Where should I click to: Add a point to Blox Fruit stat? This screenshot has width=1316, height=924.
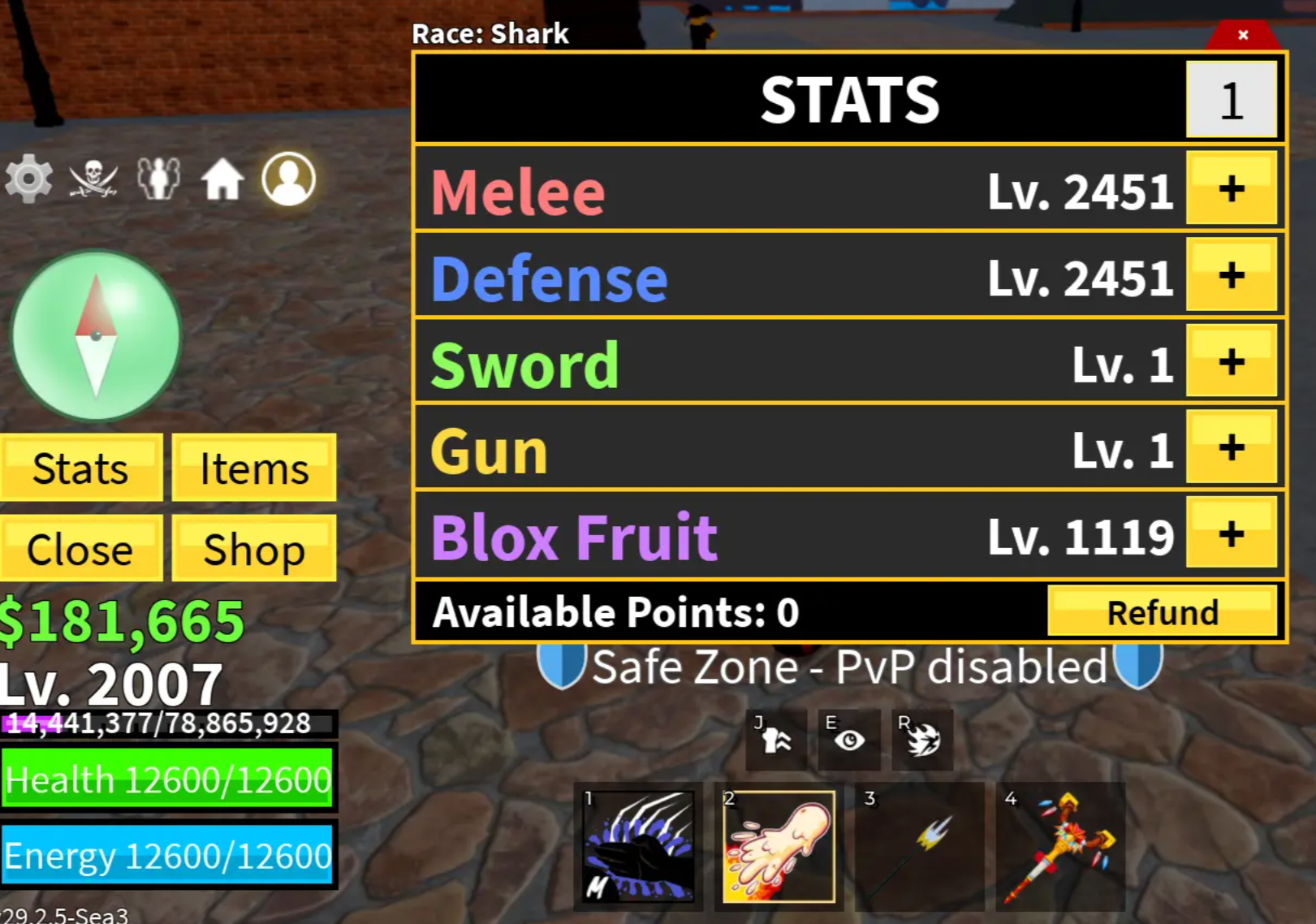pos(1230,535)
